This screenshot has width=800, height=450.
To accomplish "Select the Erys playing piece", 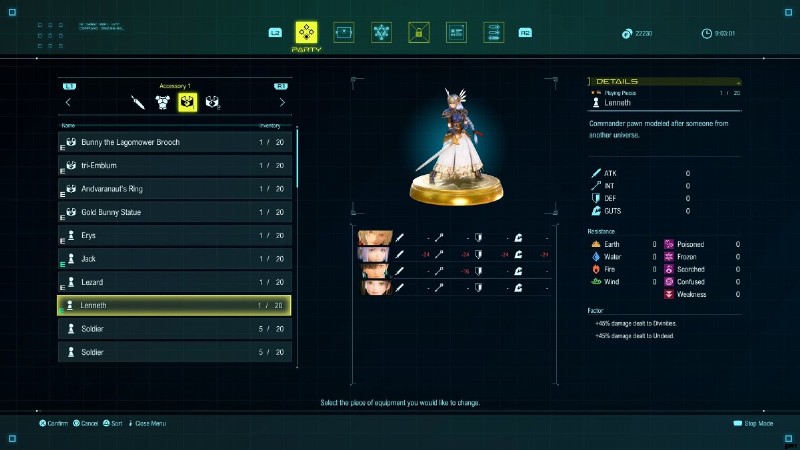I will [175, 235].
